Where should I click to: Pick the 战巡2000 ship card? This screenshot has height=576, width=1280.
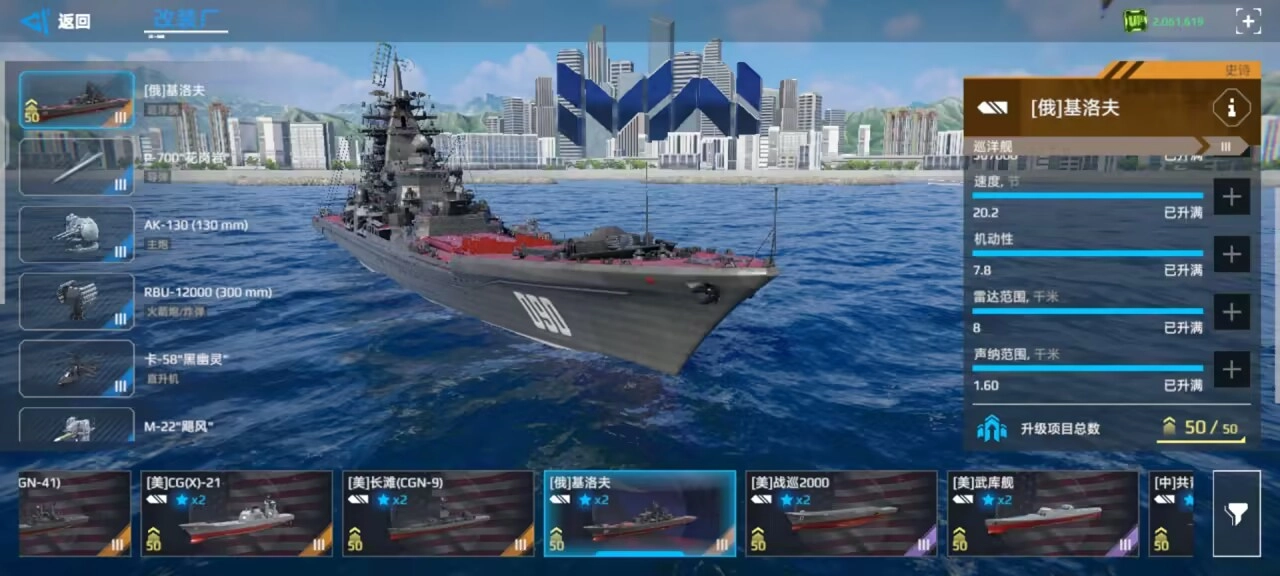pyautogui.click(x=841, y=513)
